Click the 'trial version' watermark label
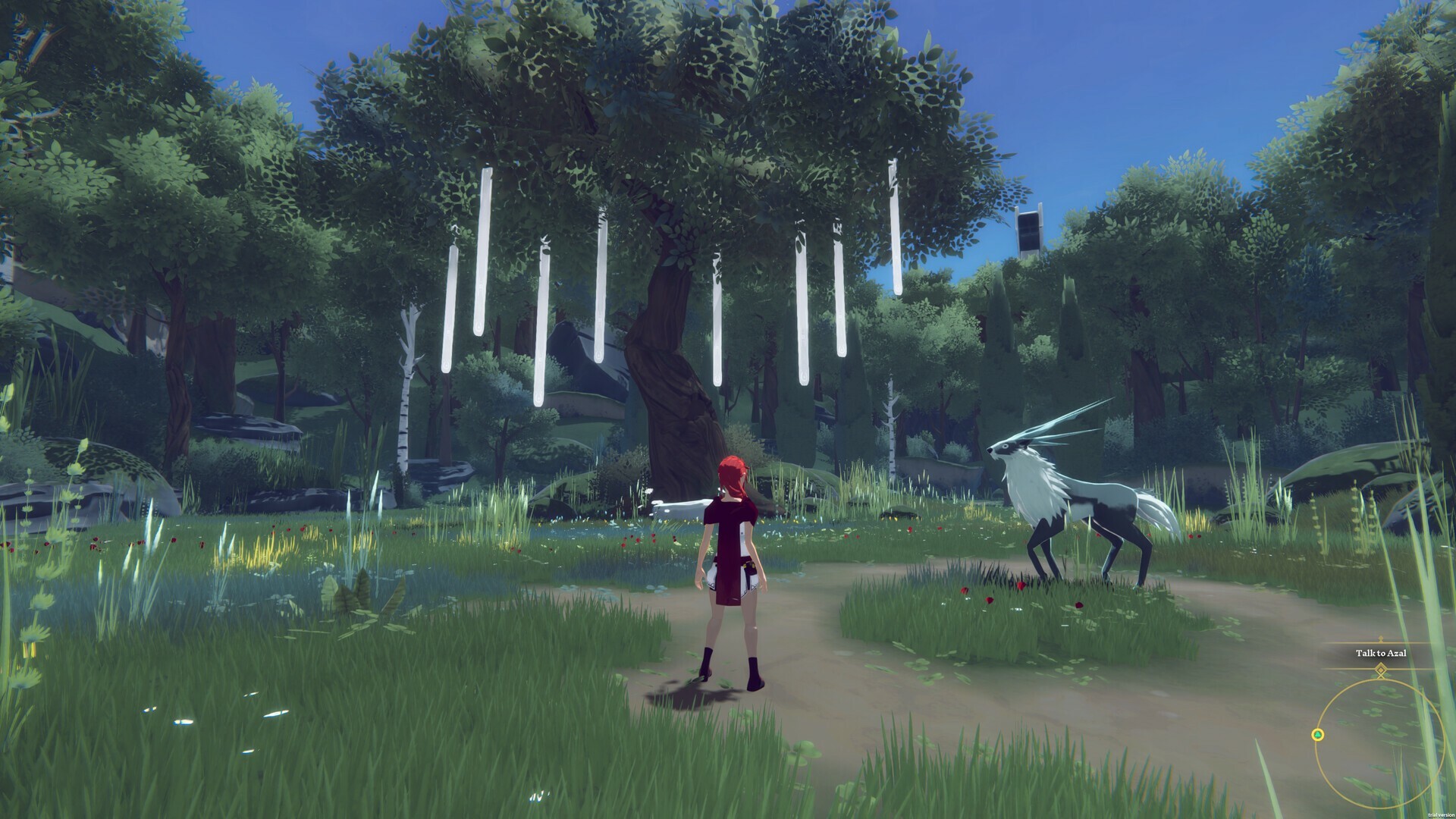The height and width of the screenshot is (819, 1456). click(x=1441, y=814)
